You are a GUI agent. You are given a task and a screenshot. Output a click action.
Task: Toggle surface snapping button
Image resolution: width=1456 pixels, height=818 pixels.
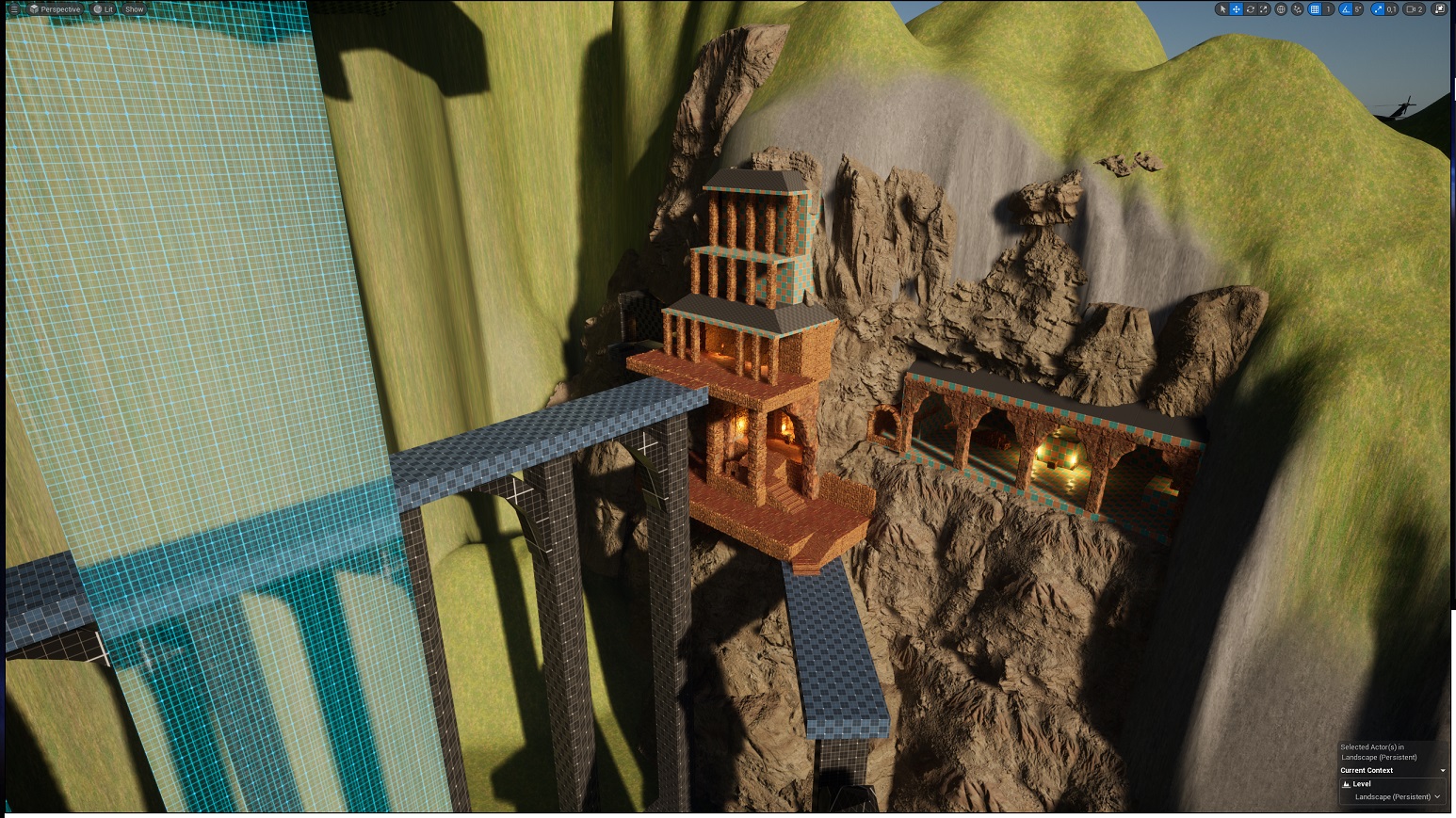(x=1298, y=9)
